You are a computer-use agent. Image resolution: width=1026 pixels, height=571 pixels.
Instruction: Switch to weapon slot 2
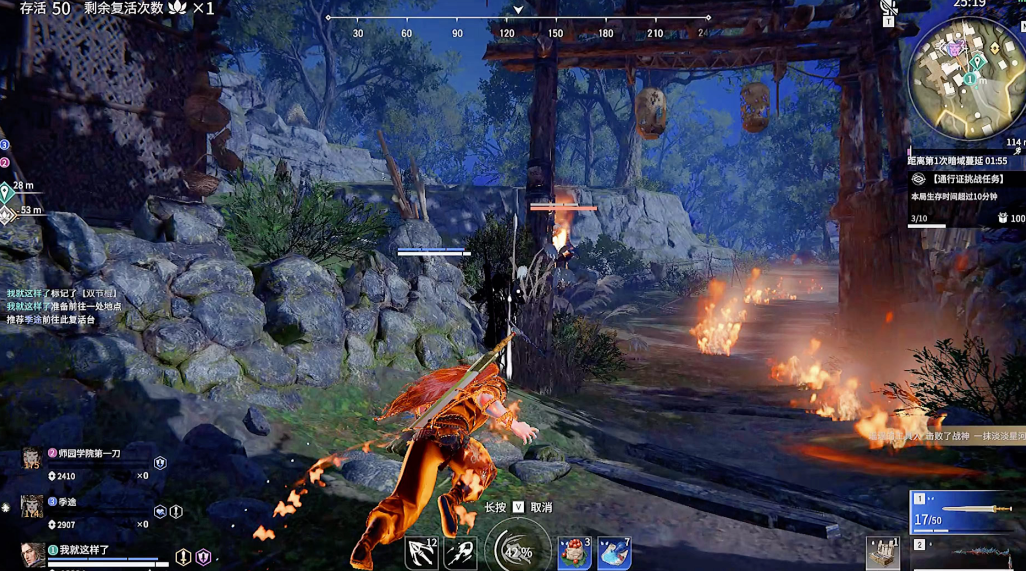pos(966,551)
